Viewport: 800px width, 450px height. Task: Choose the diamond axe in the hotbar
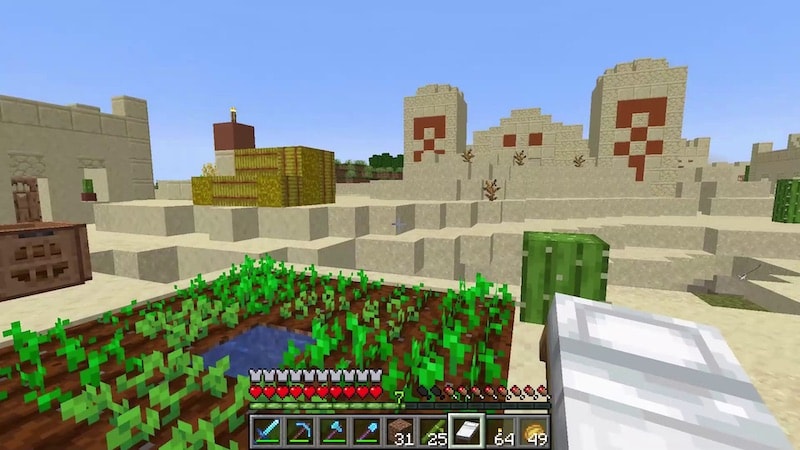333,431
